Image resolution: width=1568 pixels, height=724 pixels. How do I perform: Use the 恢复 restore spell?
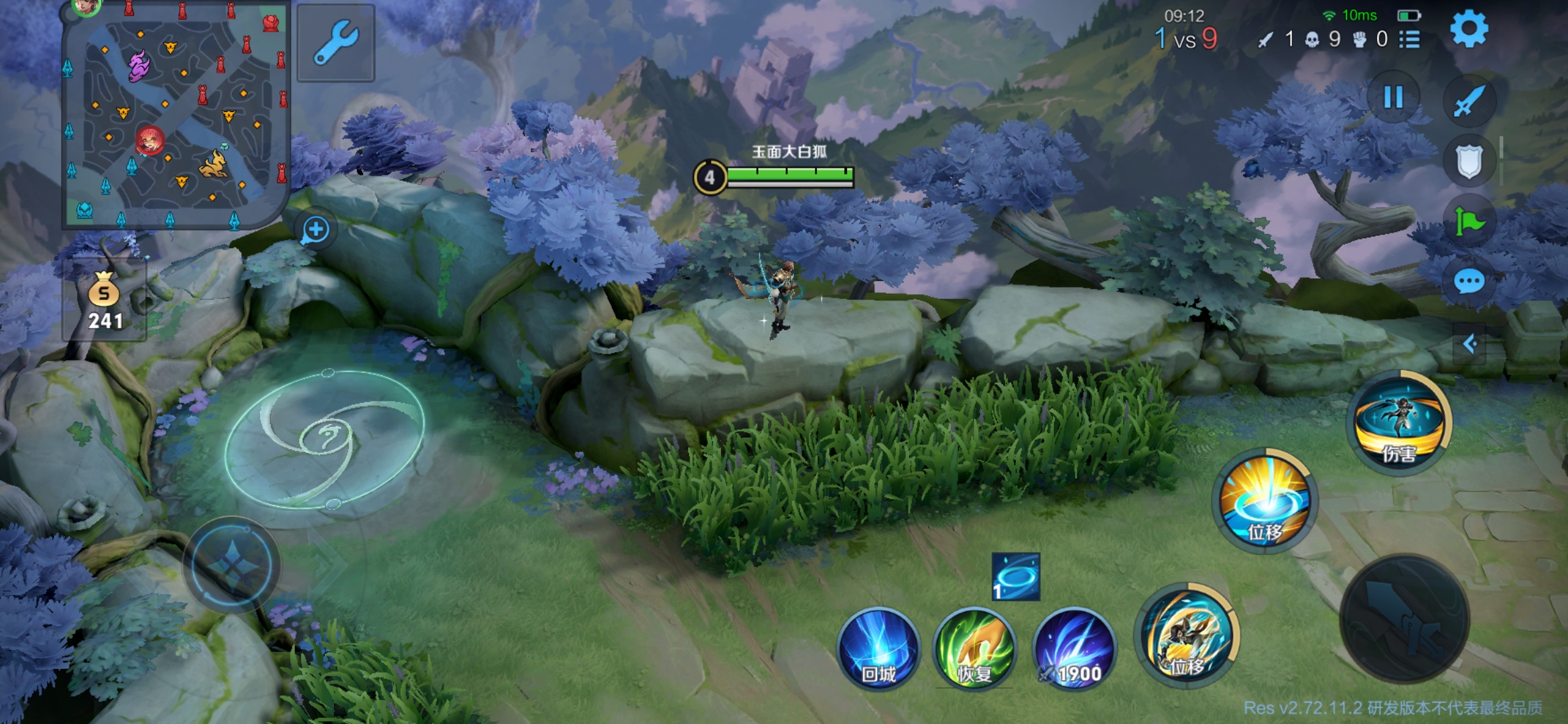coord(975,648)
